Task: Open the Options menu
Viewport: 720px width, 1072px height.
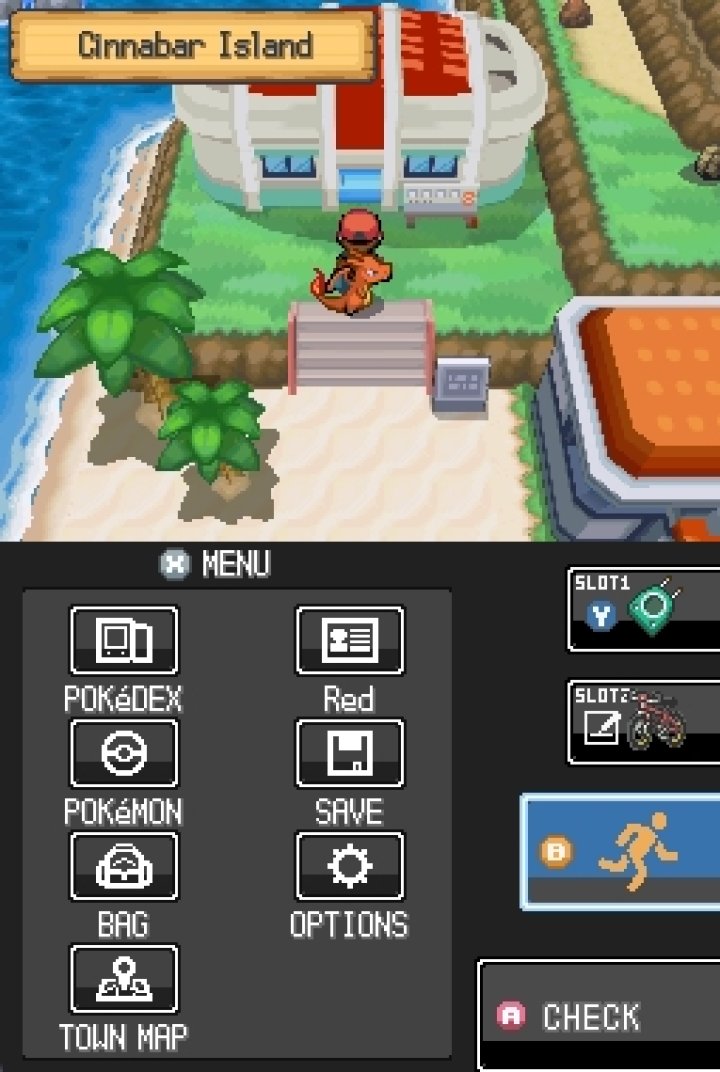Action: pyautogui.click(x=350, y=867)
